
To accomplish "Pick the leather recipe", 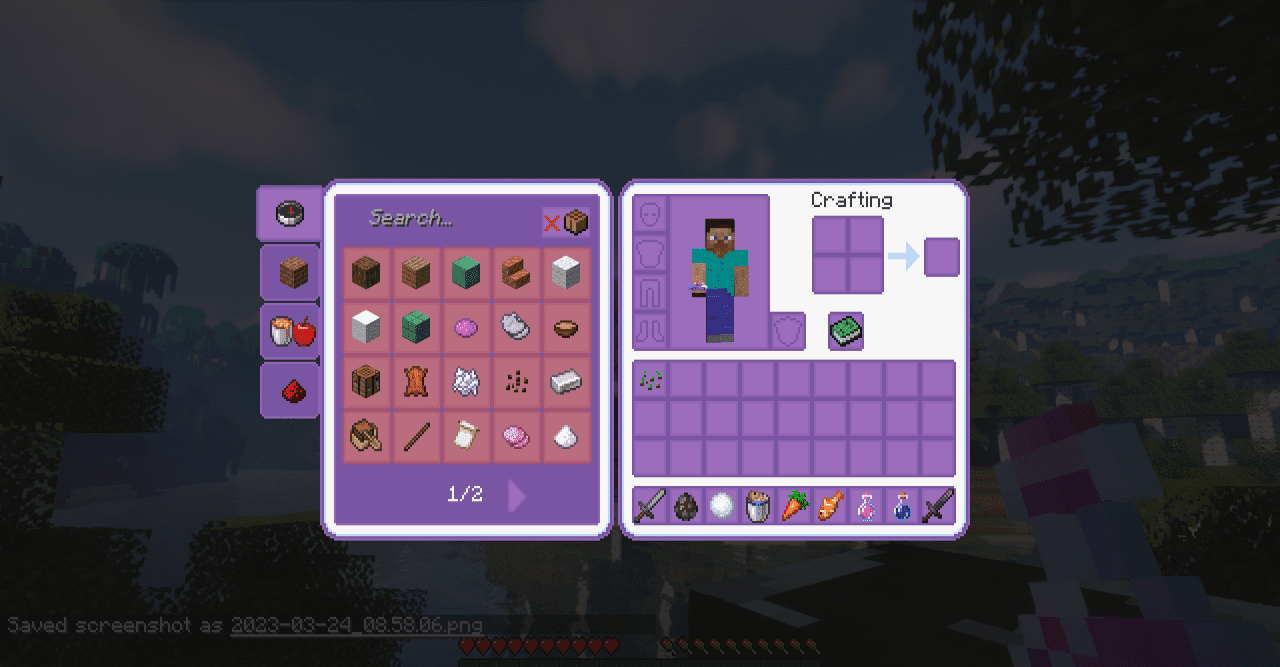I will [416, 382].
